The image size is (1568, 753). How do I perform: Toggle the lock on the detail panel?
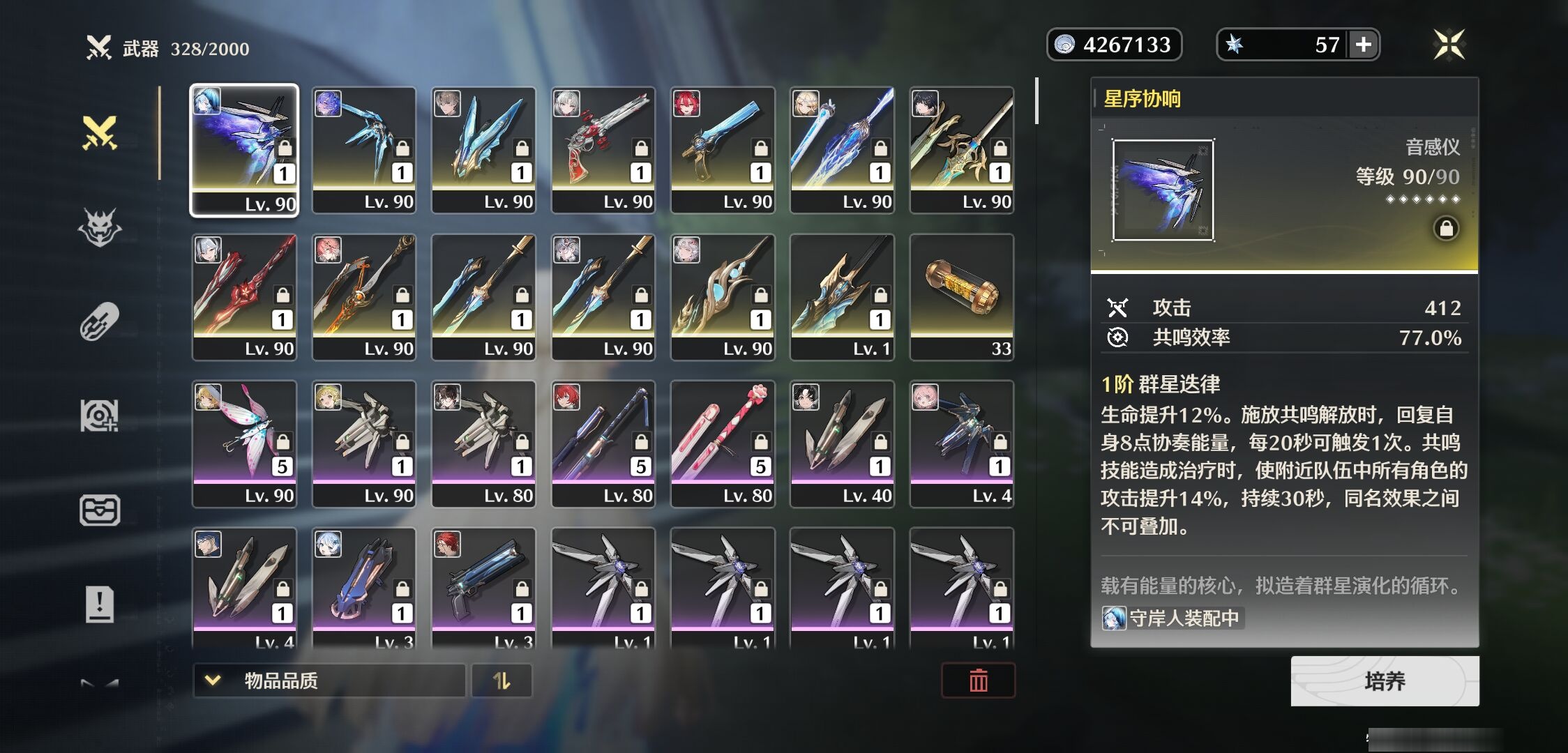(1446, 229)
